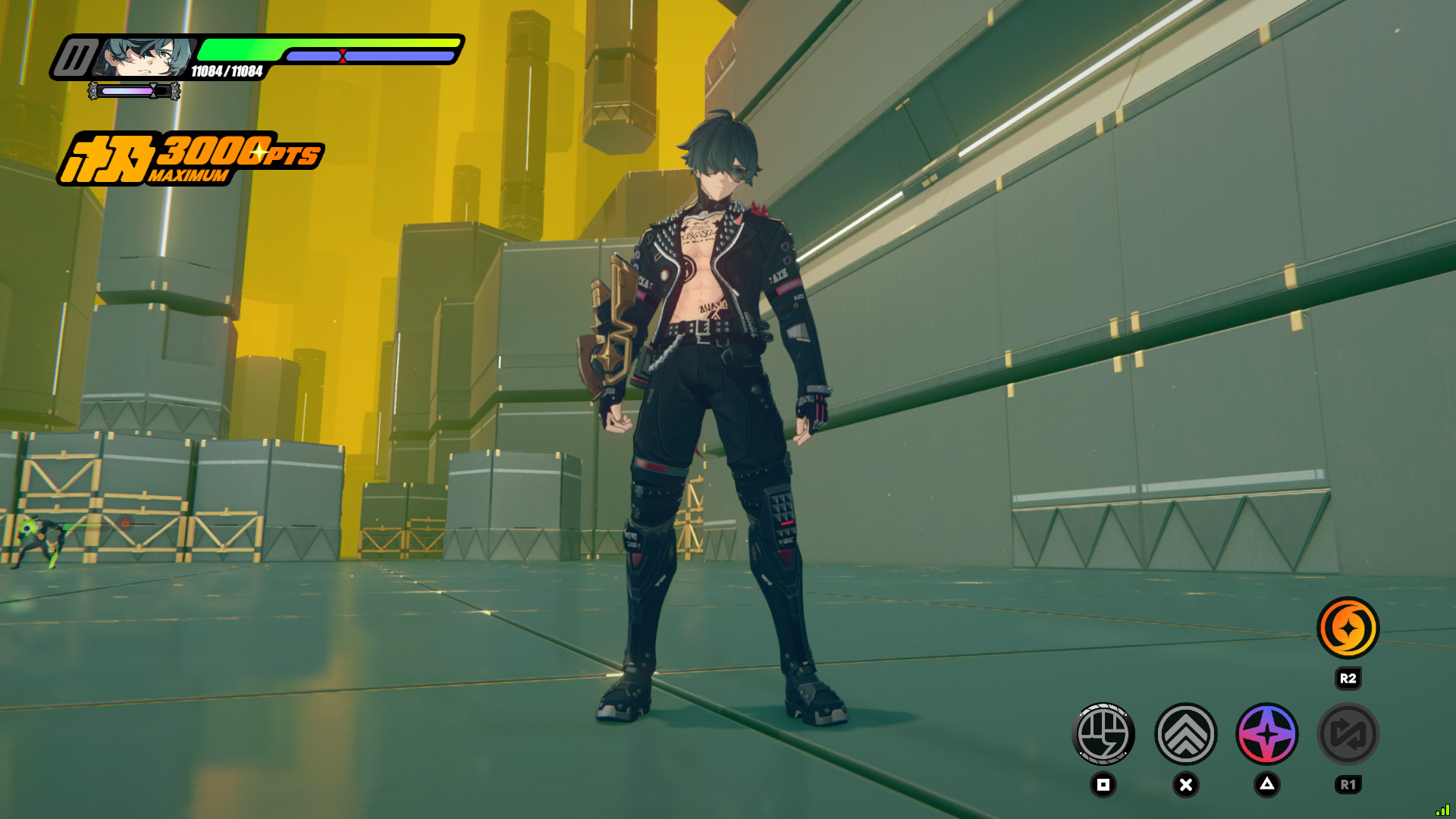Activate the greyed-out character switch icon
The width and height of the screenshot is (1456, 819).
pyautogui.click(x=1348, y=734)
